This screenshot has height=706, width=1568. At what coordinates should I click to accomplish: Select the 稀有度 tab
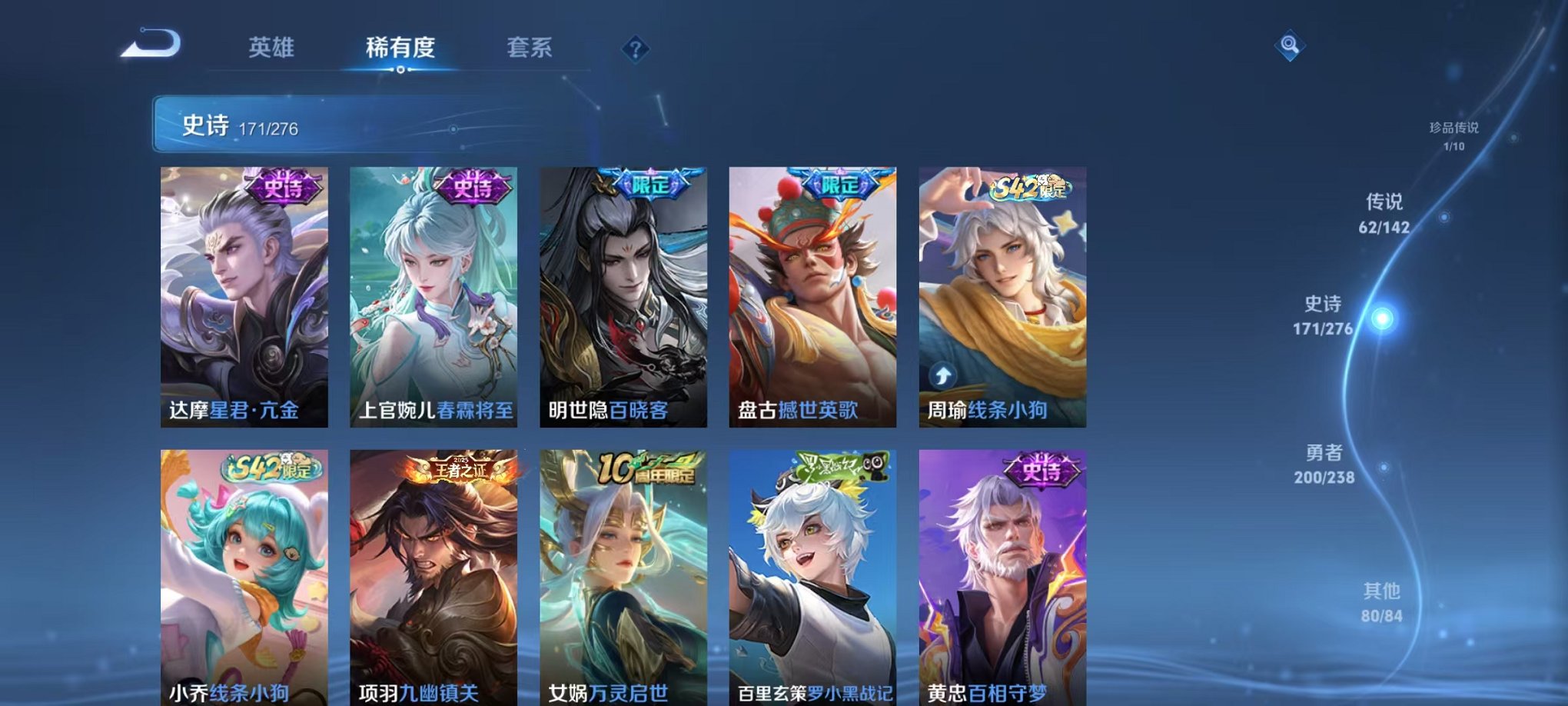point(400,46)
